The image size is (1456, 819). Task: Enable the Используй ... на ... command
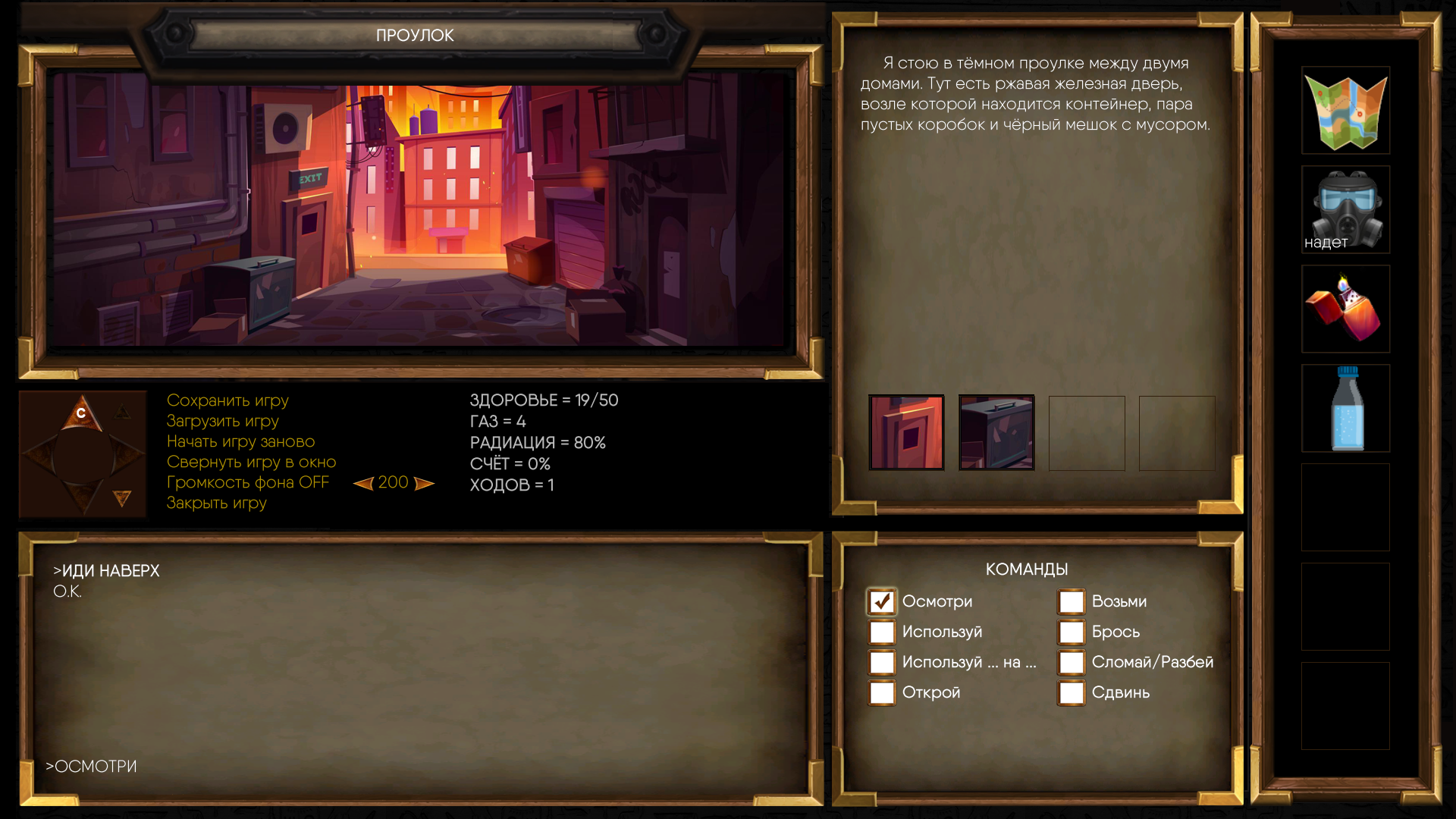point(882,662)
